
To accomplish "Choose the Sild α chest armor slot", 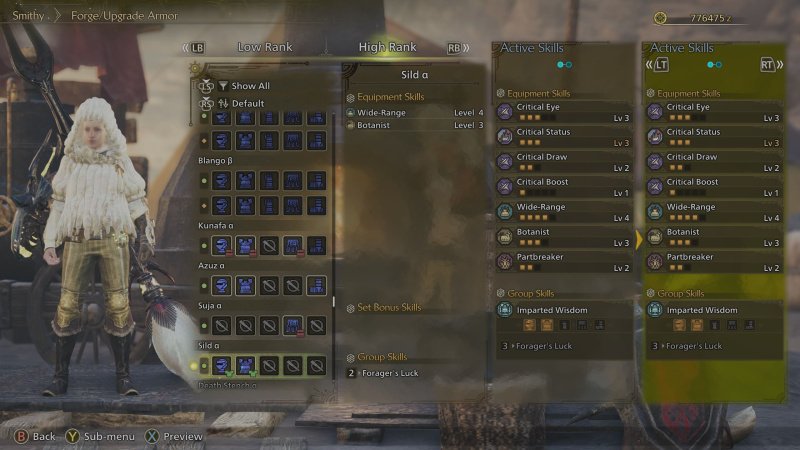I will pyautogui.click(x=245, y=365).
